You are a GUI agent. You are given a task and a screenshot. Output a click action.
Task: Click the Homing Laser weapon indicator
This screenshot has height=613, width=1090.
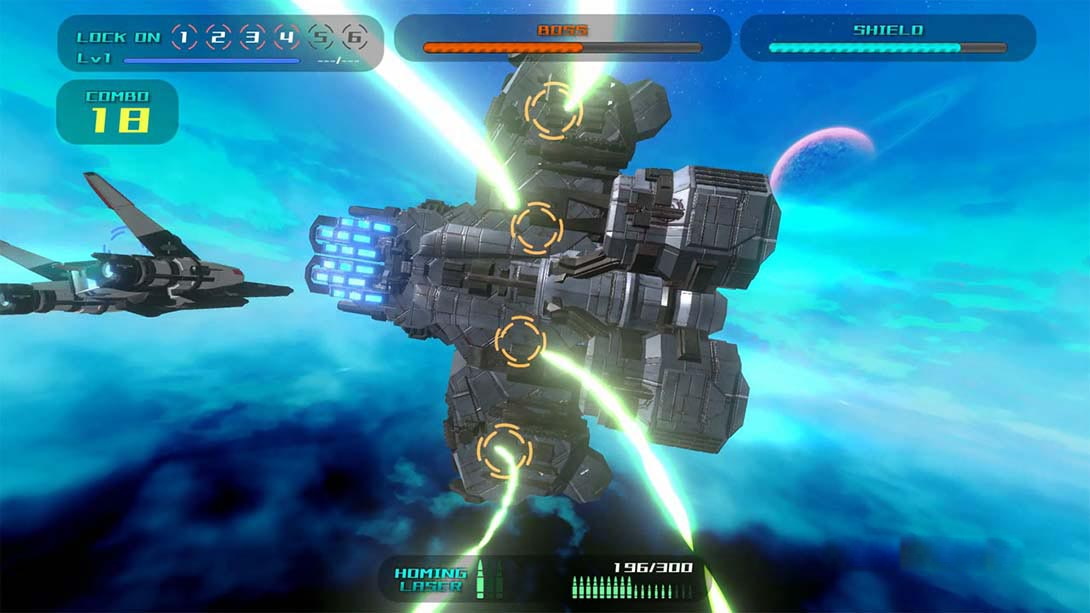430,579
